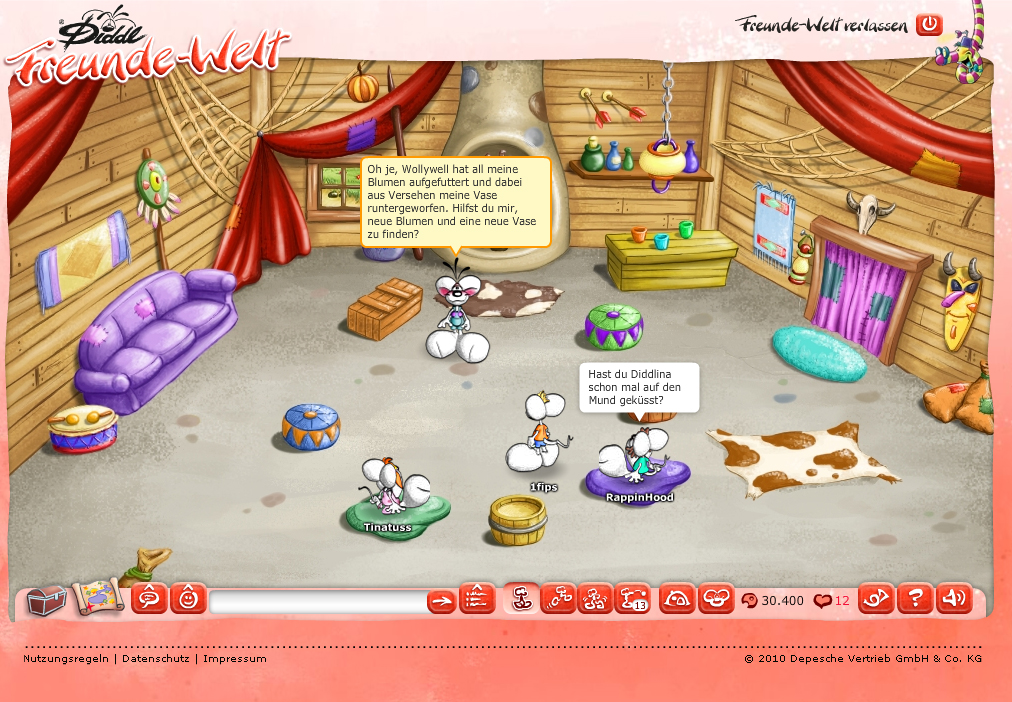
Task: Send the chat message with arrow button
Action: tap(441, 601)
